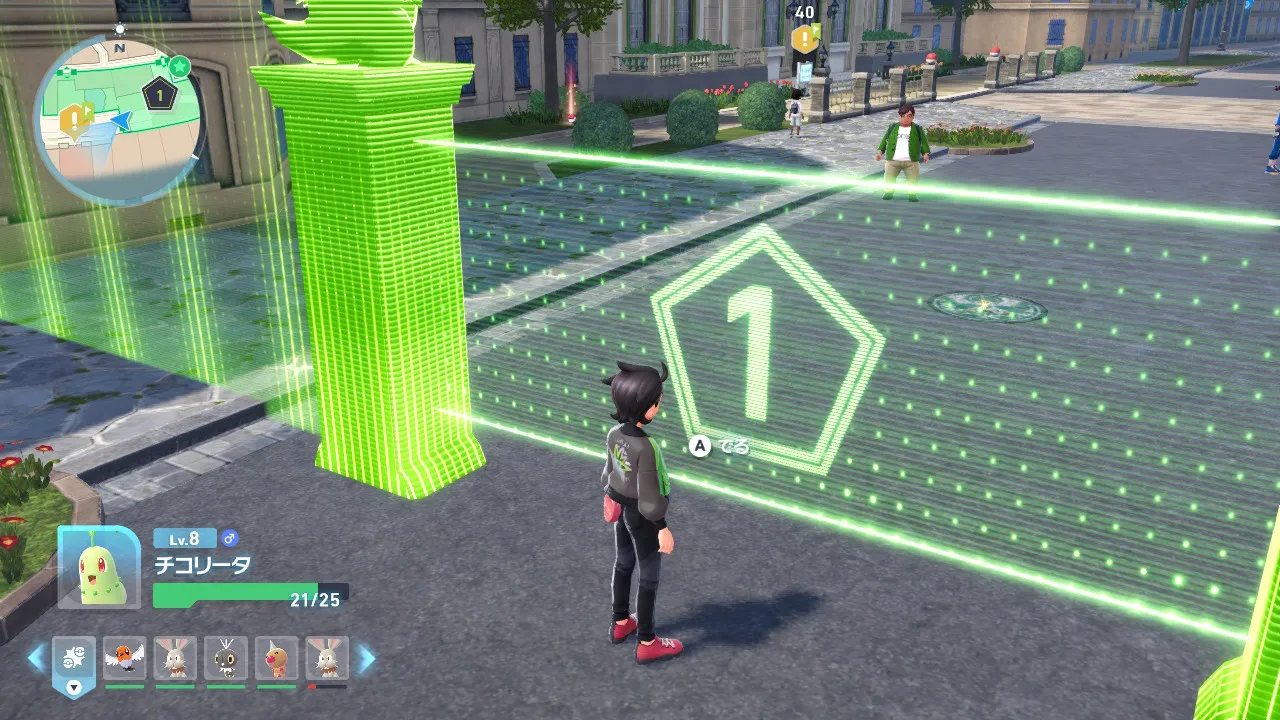Click the right arrow of party bar
1280x720 pixels.
[x=366, y=658]
